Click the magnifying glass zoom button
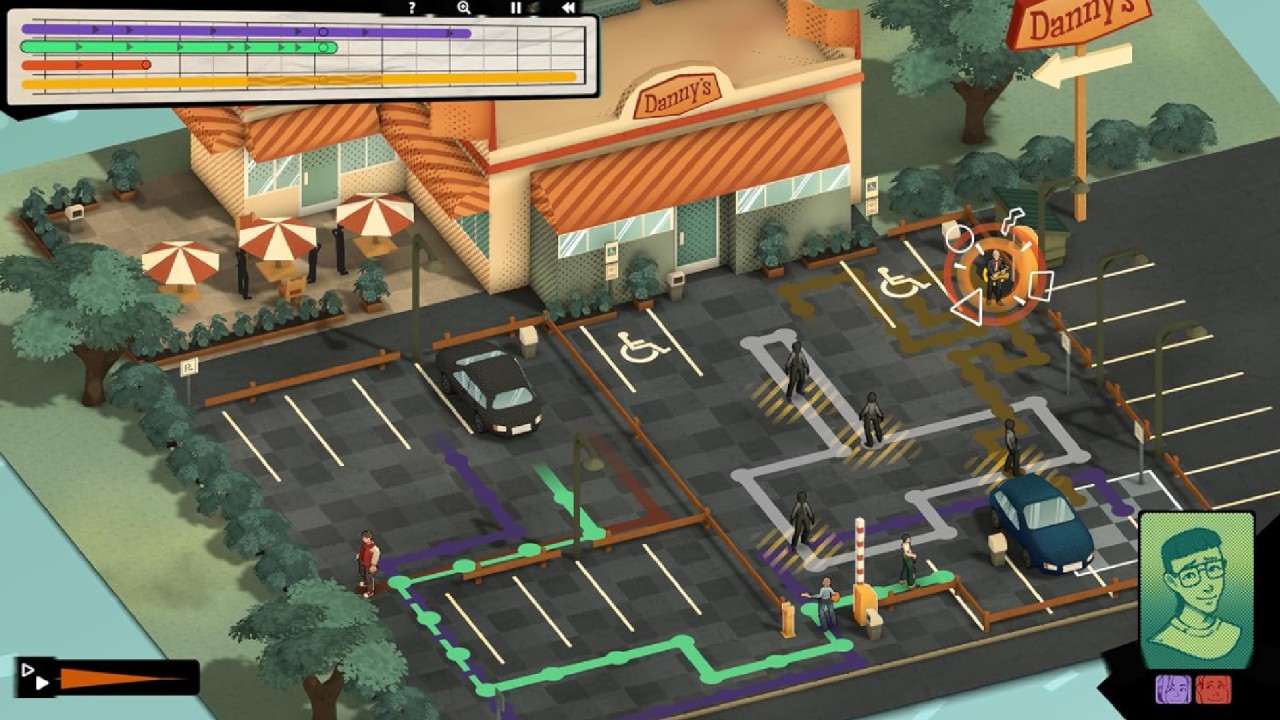Screen dimensions: 1280x720 [464, 8]
